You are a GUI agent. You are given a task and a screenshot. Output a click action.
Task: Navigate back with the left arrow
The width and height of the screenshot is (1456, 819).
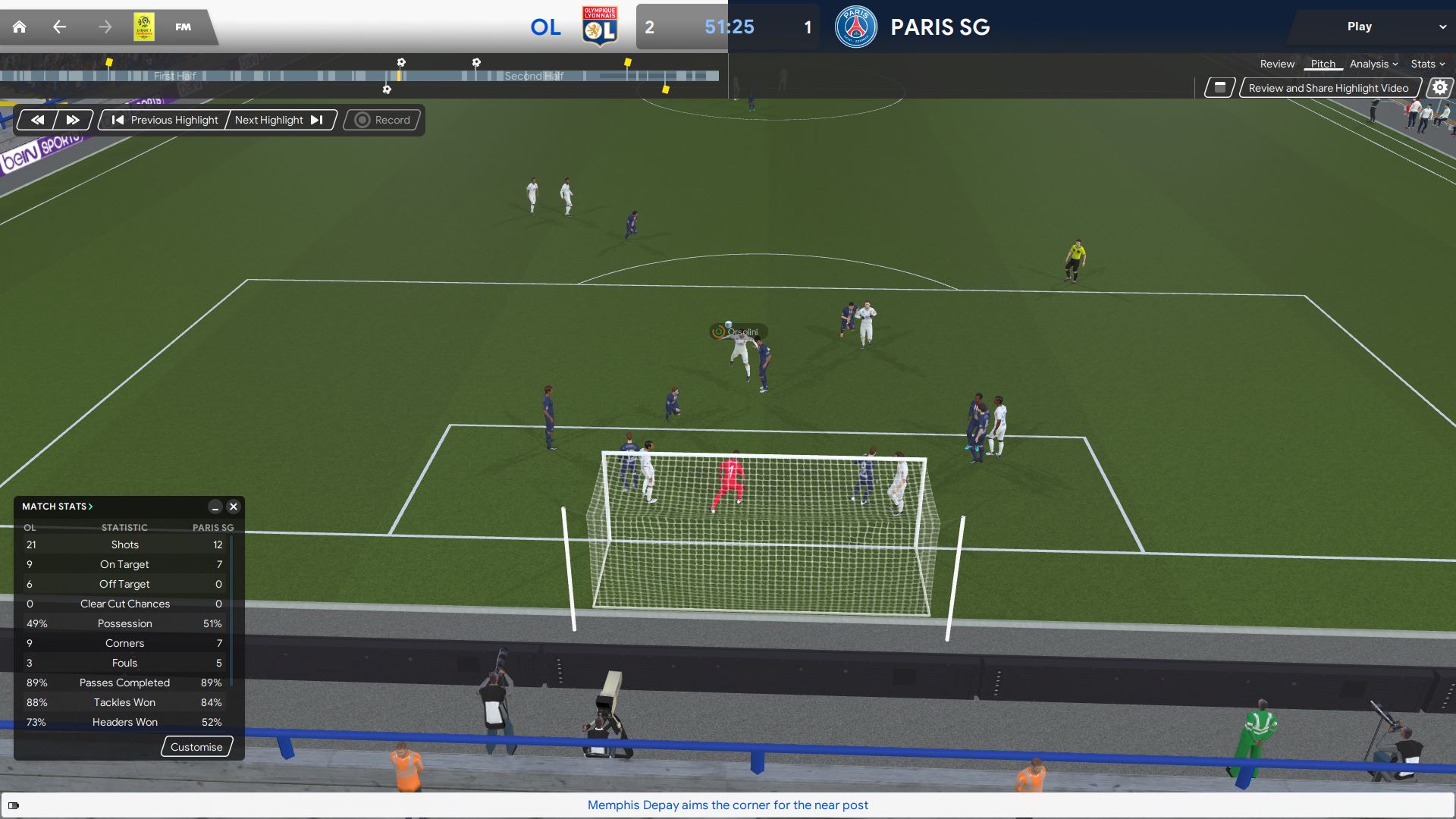click(60, 27)
